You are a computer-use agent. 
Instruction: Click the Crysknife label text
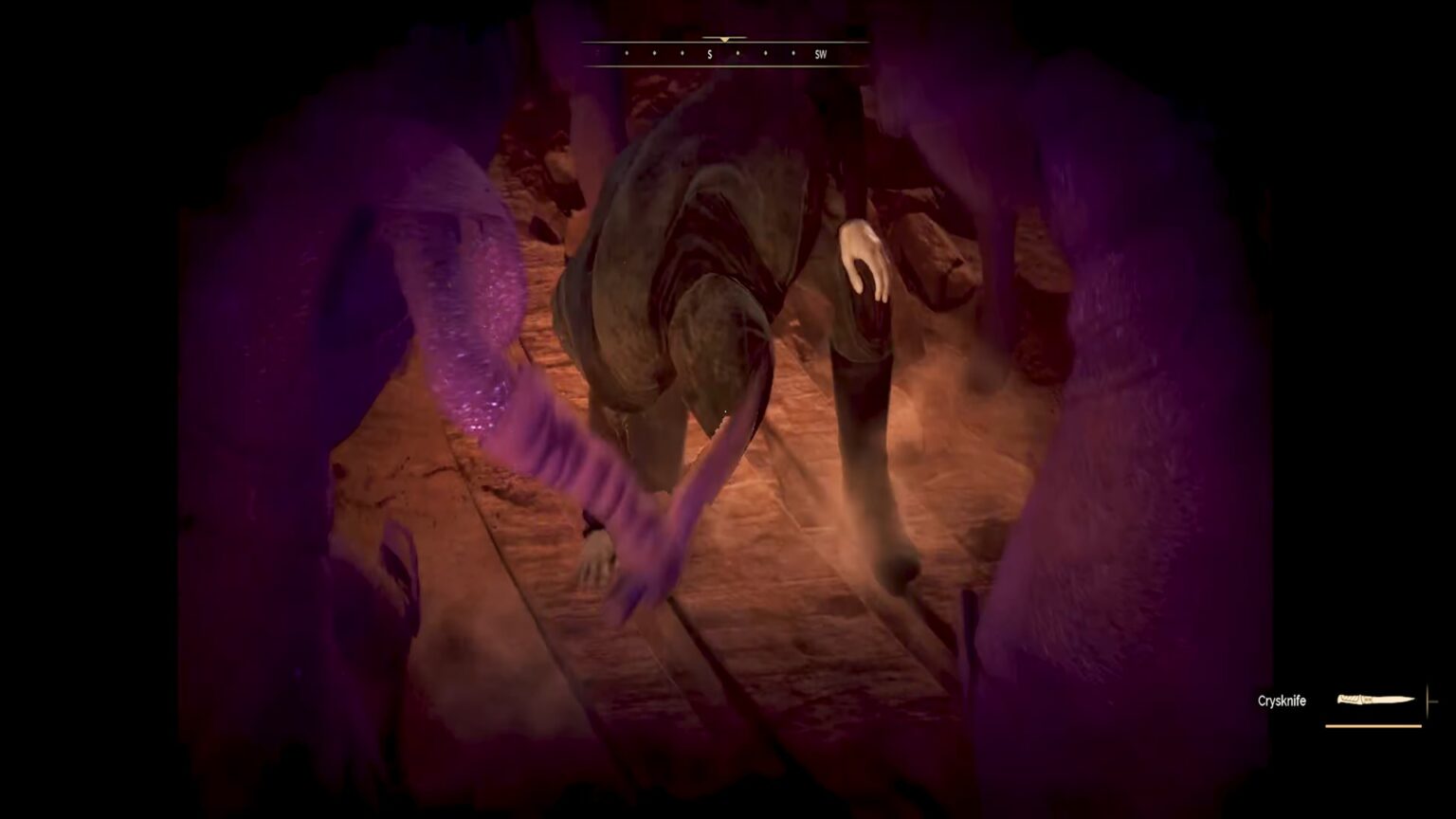point(1282,701)
